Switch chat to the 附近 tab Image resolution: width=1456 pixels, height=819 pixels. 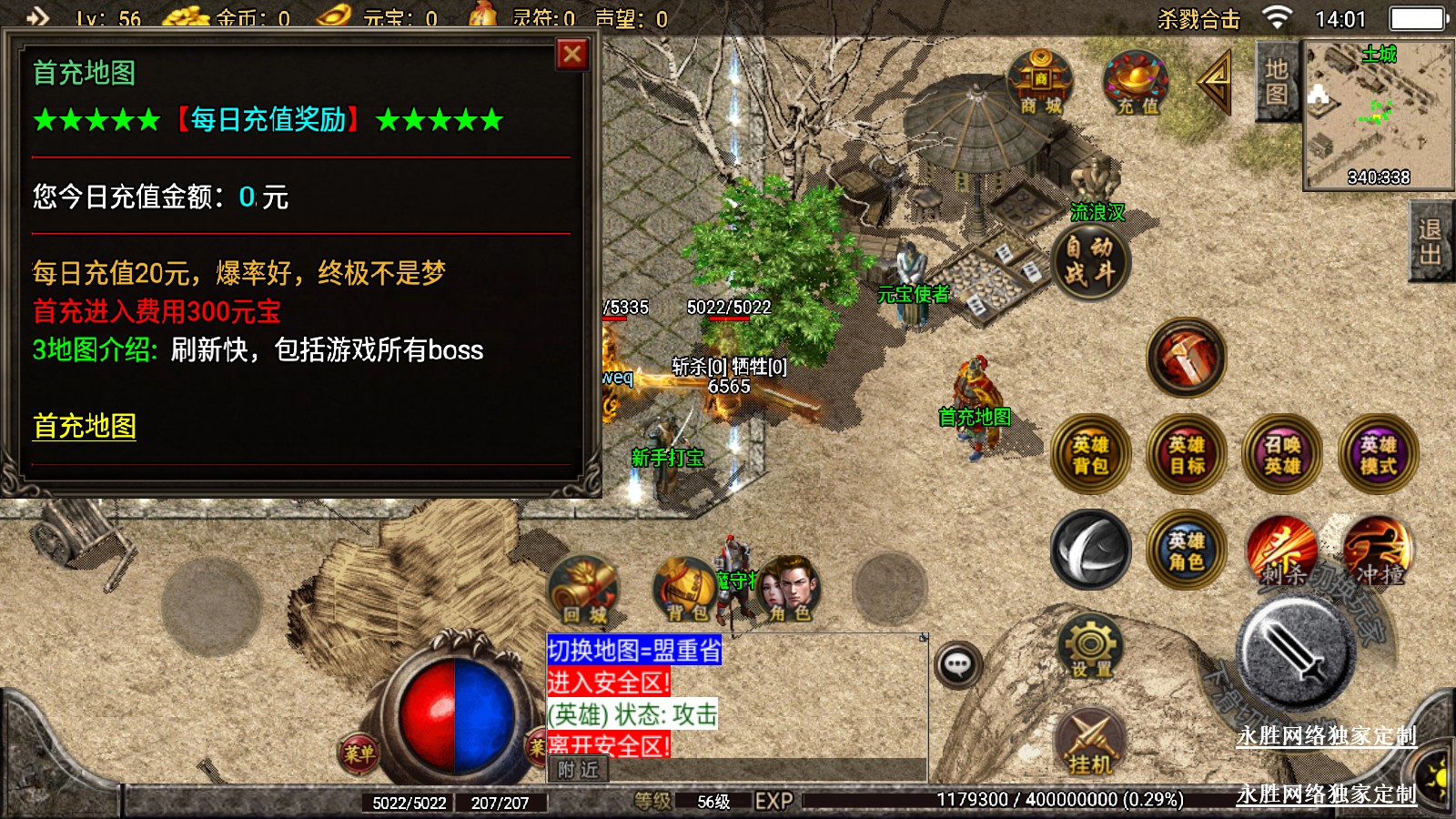[578, 770]
